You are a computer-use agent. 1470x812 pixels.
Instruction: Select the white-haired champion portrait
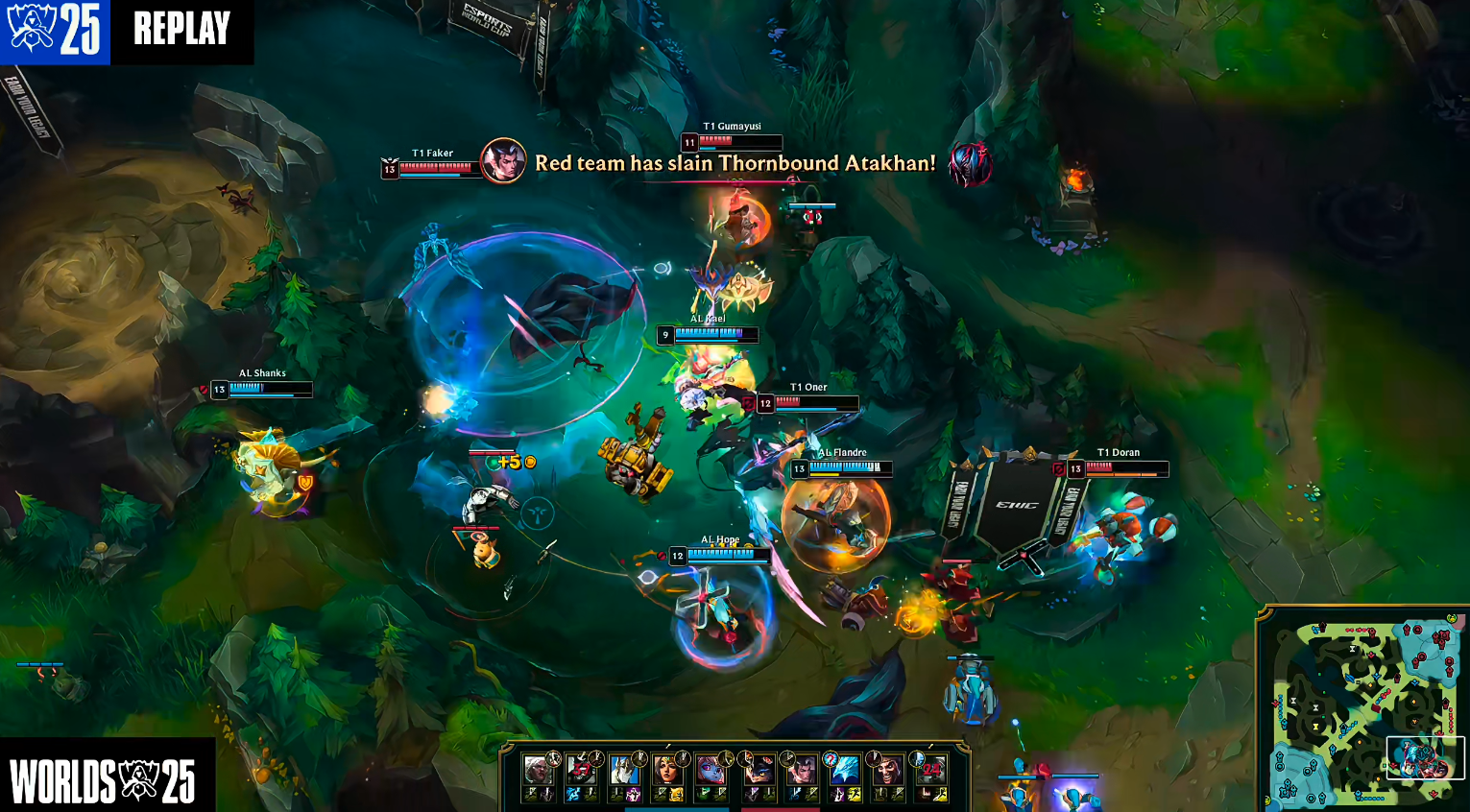(539, 770)
